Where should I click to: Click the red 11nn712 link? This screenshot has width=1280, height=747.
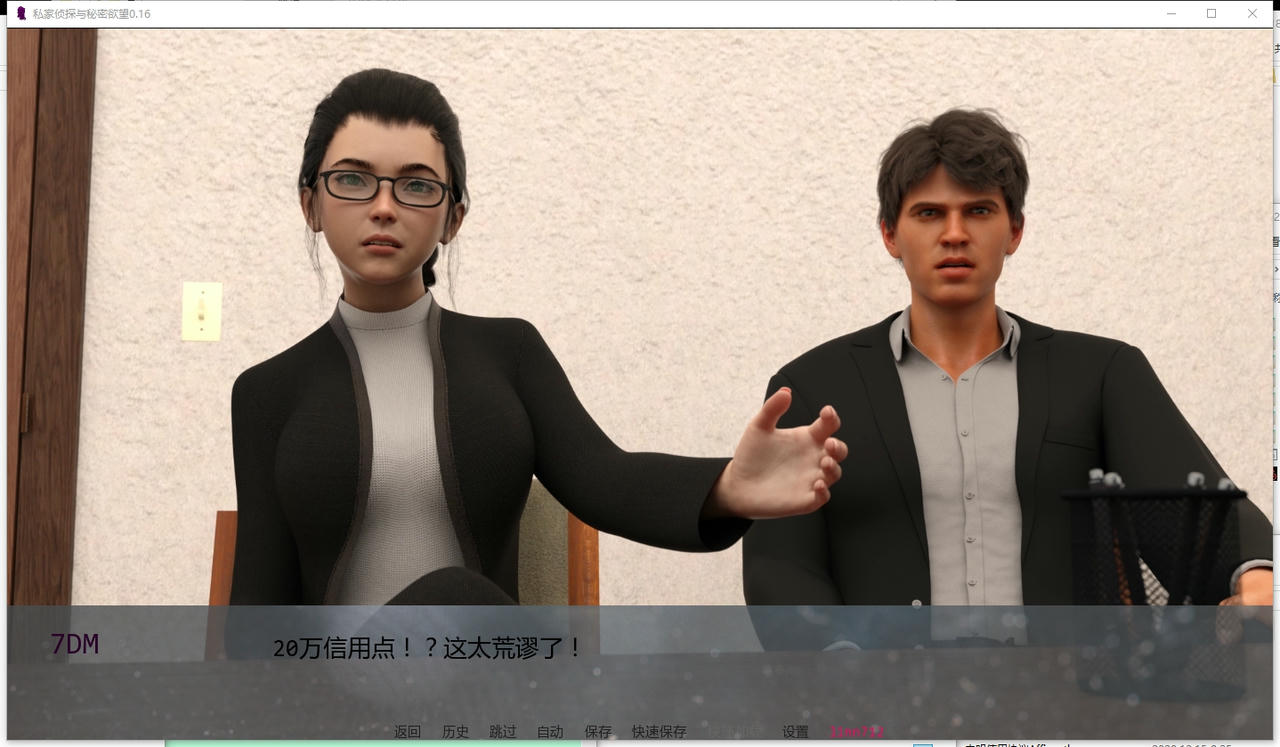click(x=855, y=731)
